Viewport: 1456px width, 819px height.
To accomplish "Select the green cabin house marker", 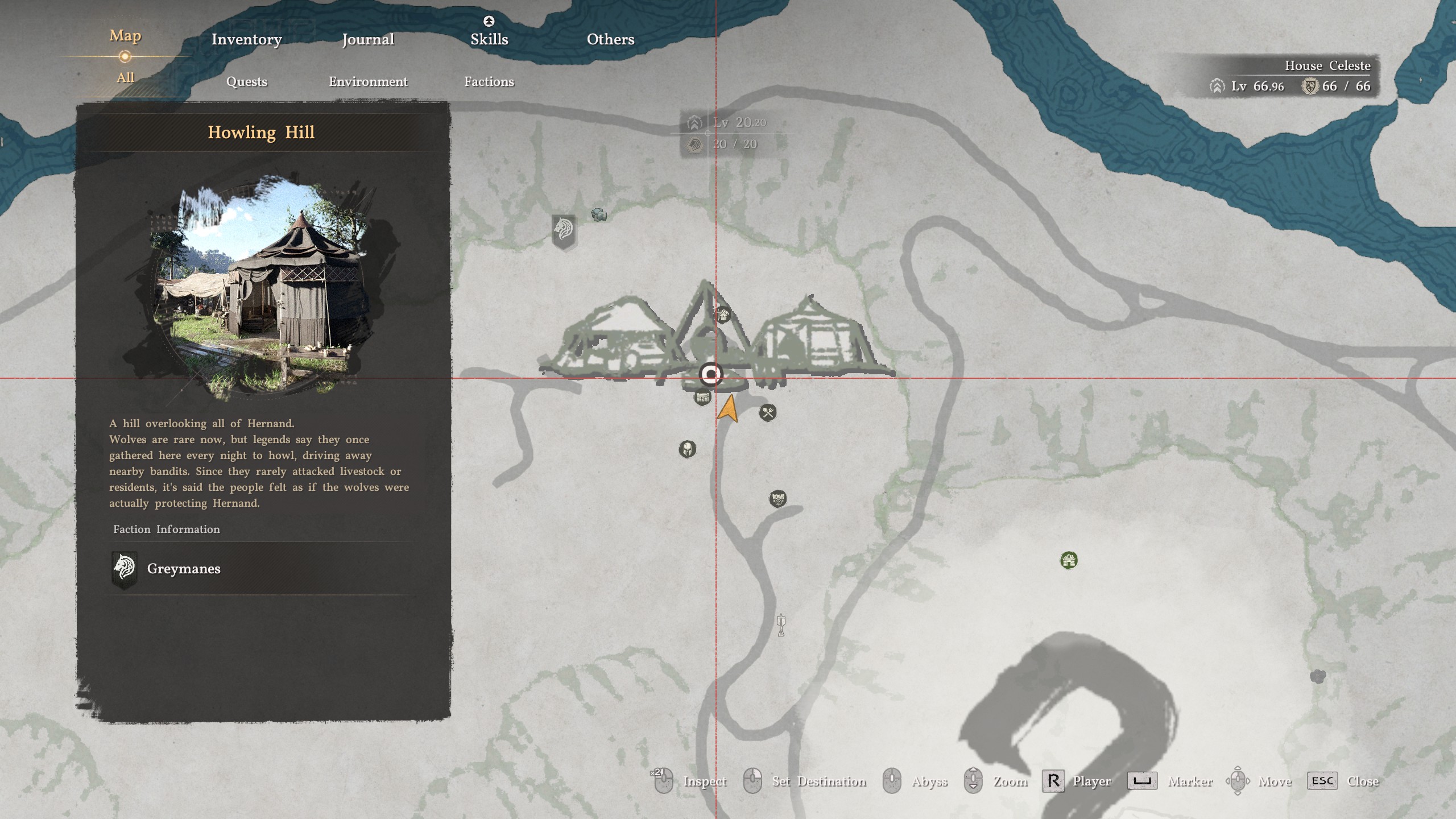I will point(1069,560).
